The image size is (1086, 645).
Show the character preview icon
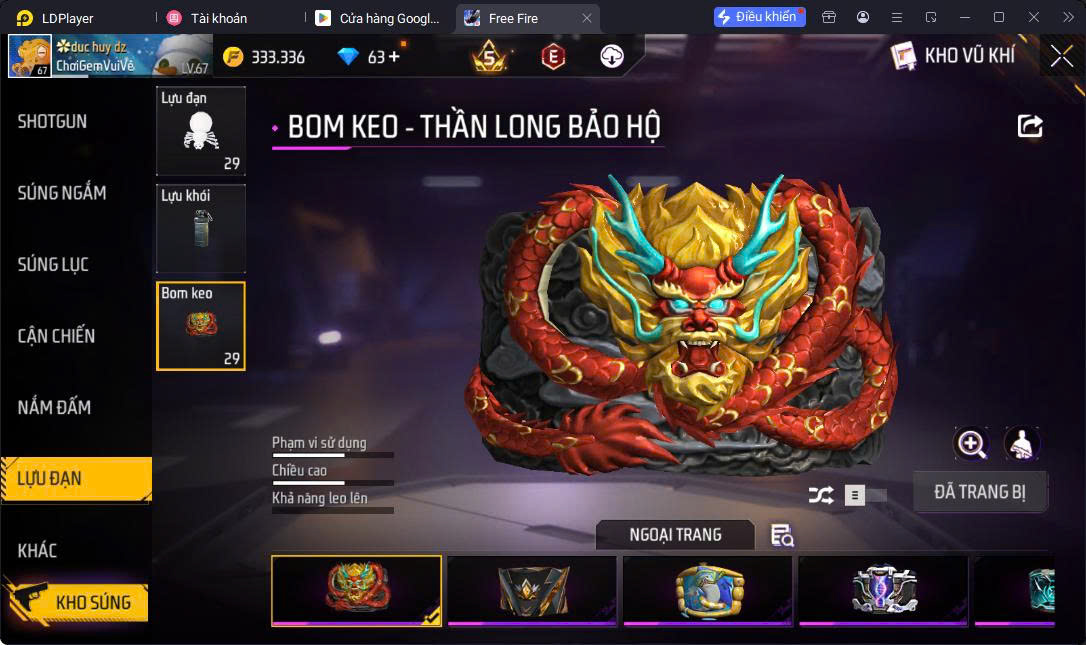pos(1022,444)
